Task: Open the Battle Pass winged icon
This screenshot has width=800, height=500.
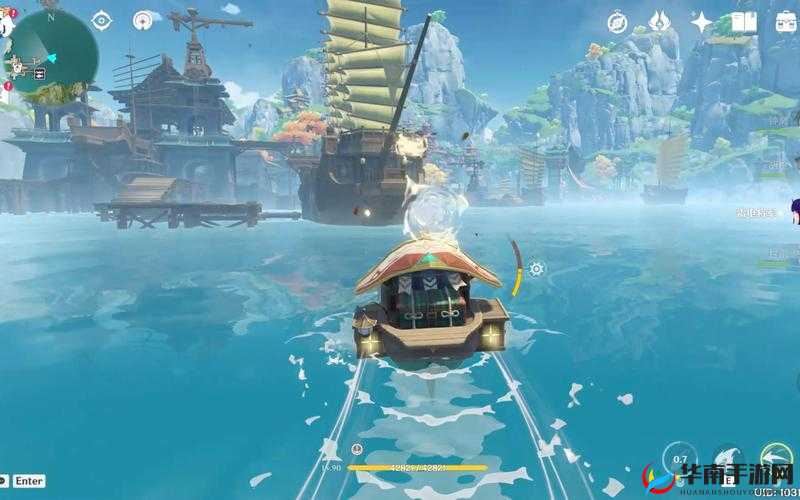Action: pos(659,21)
